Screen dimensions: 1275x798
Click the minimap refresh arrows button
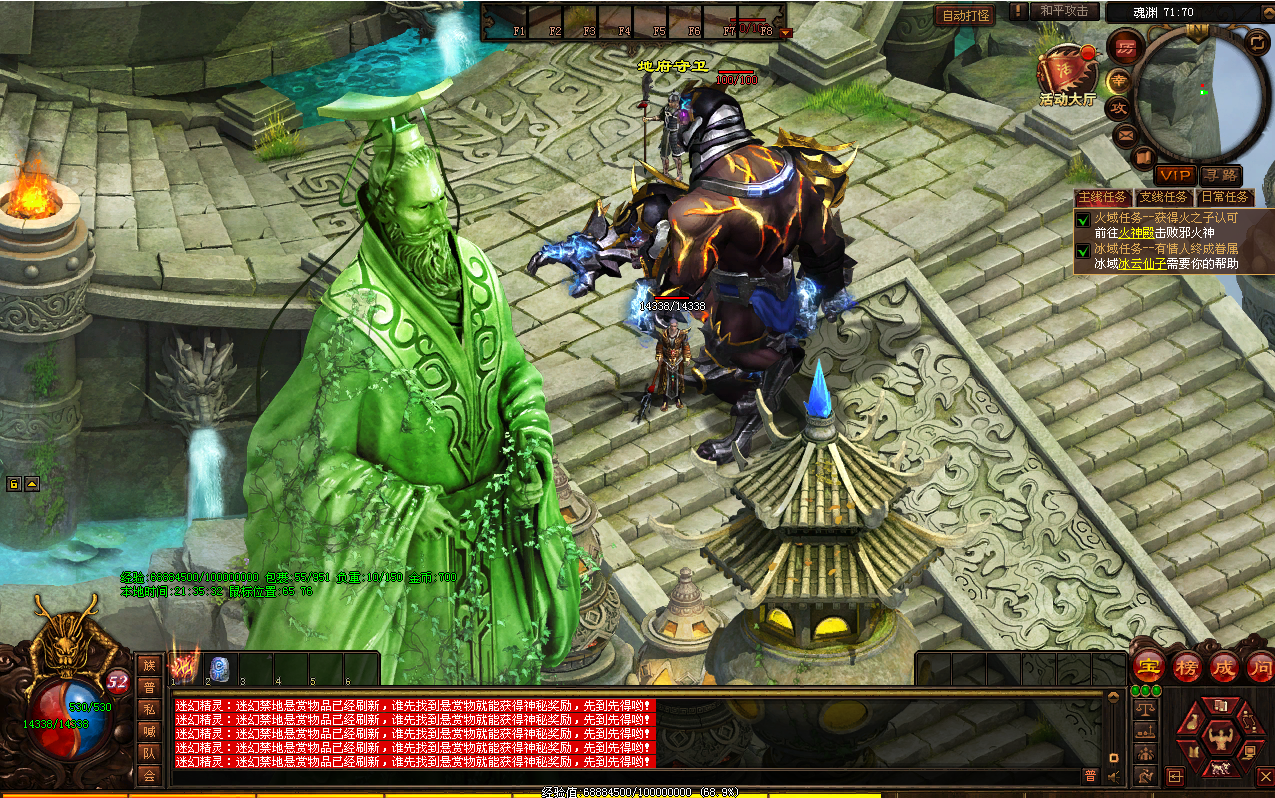tap(1255, 42)
